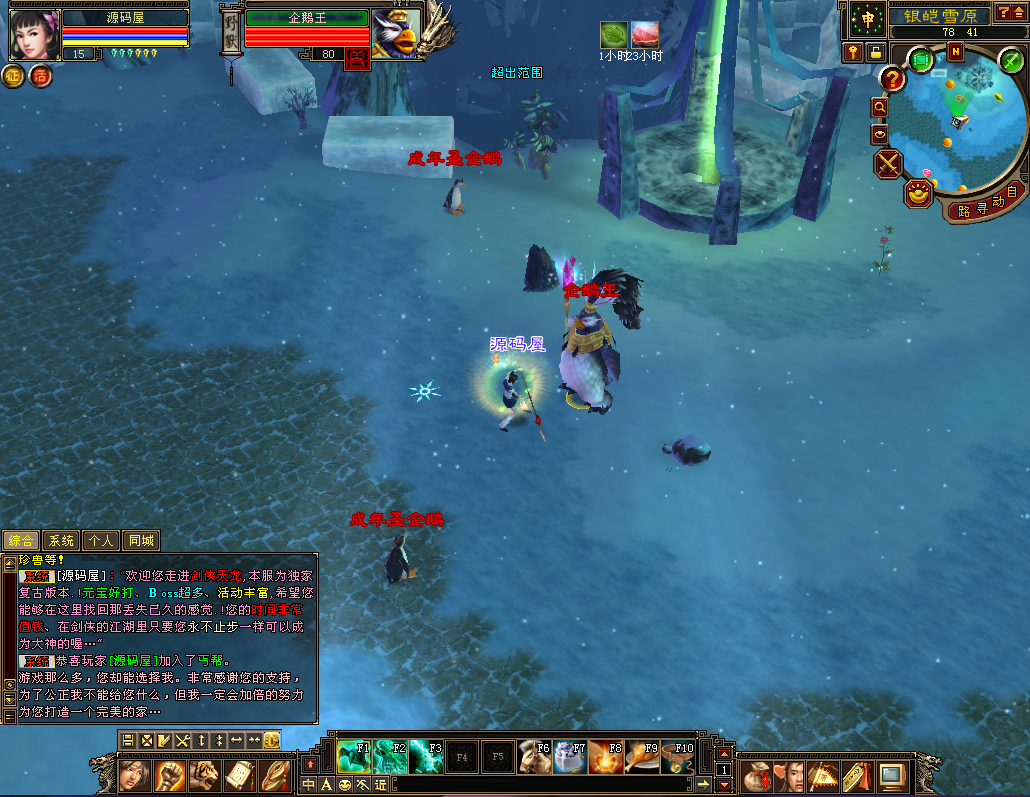Click the magnifying glass search button
Screen dimensions: 1030x797
880,106
